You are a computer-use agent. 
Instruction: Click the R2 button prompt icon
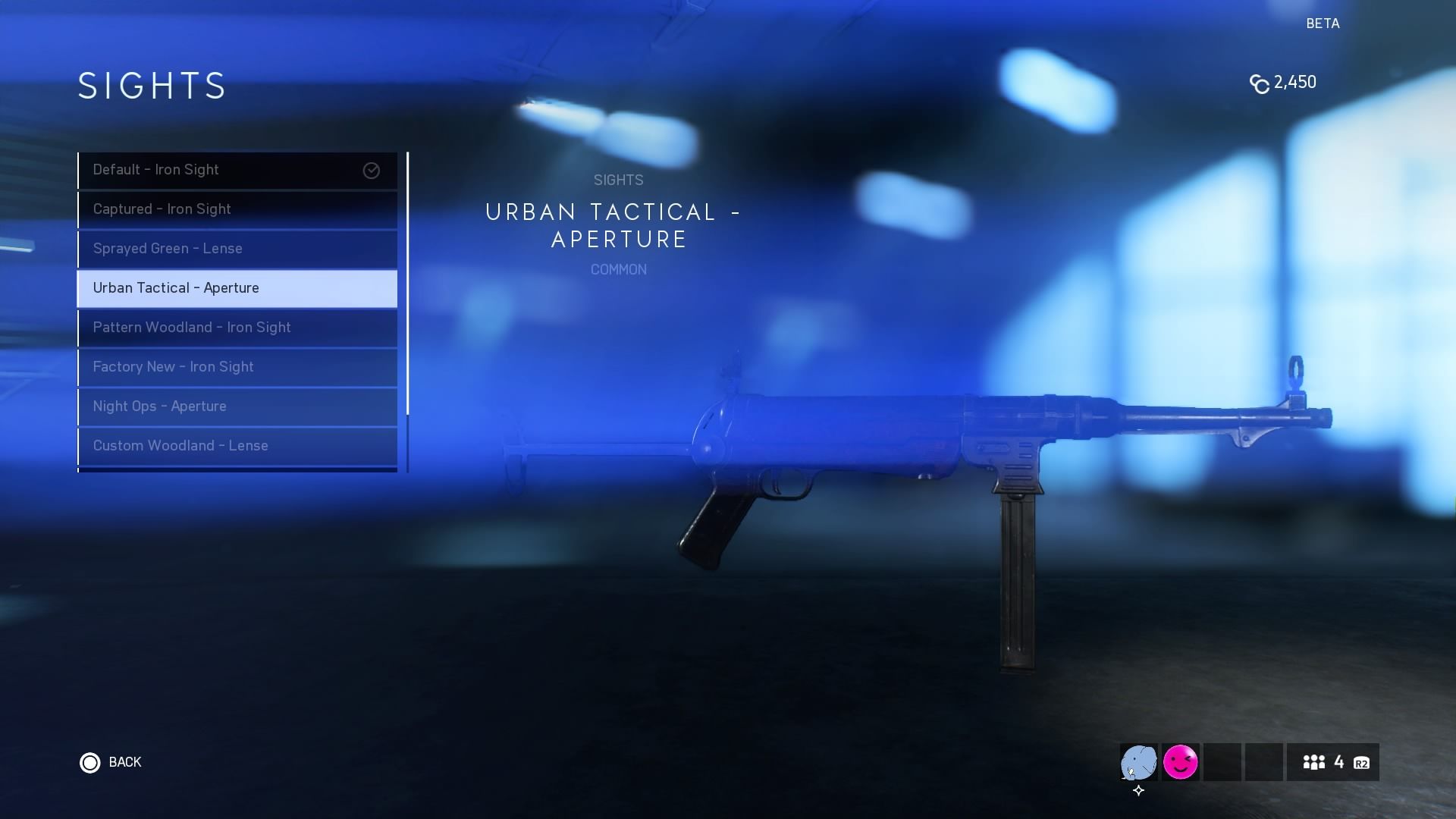(x=1360, y=763)
